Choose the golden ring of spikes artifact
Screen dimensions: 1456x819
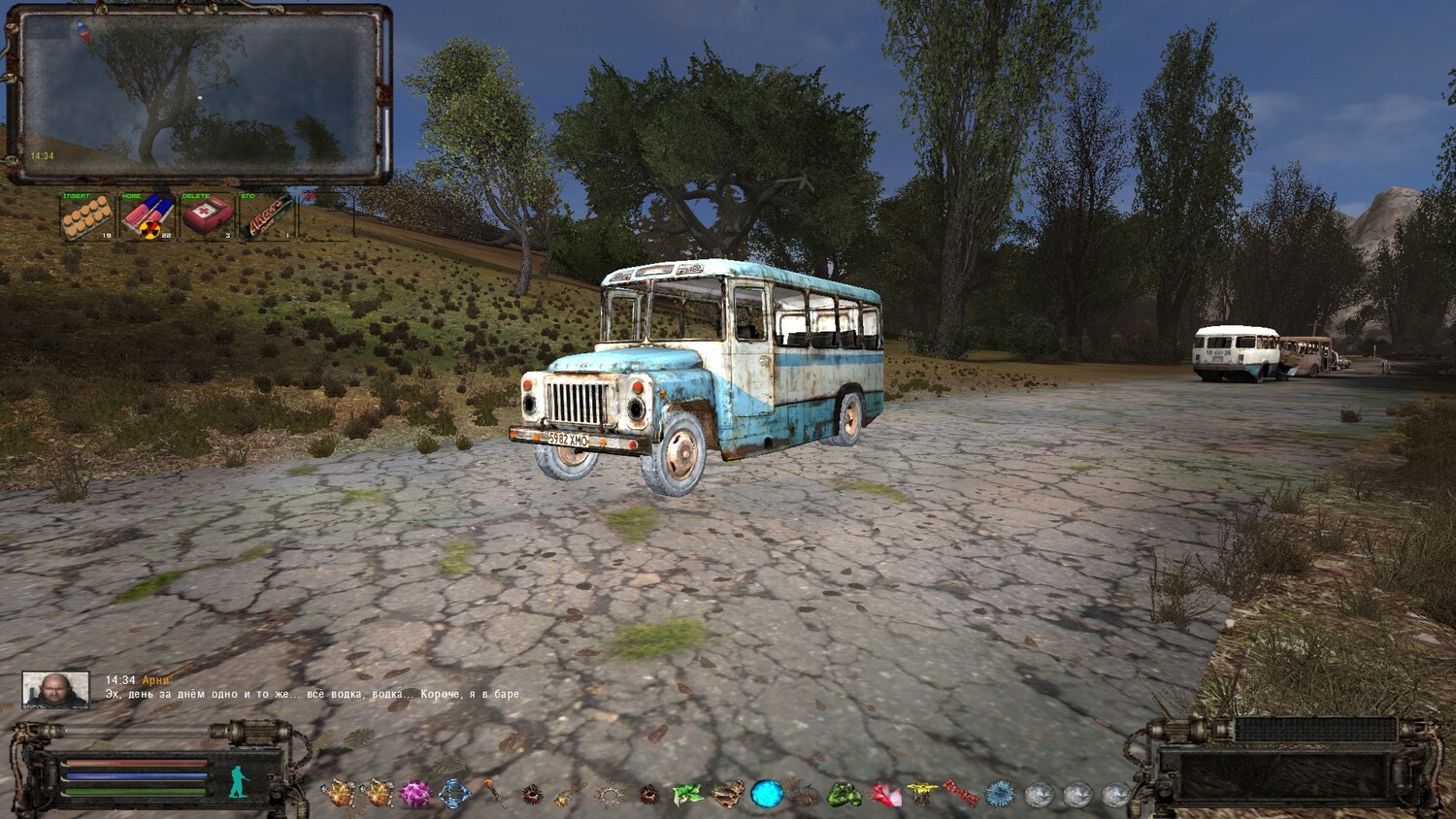610,796
